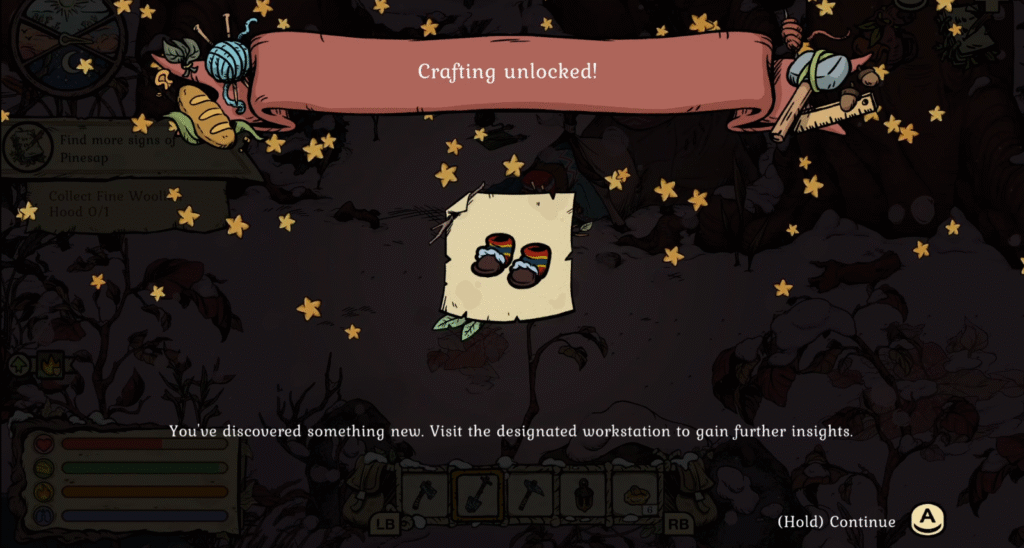
Task: Select the lantern hotbar slot
Action: pyautogui.click(x=581, y=492)
